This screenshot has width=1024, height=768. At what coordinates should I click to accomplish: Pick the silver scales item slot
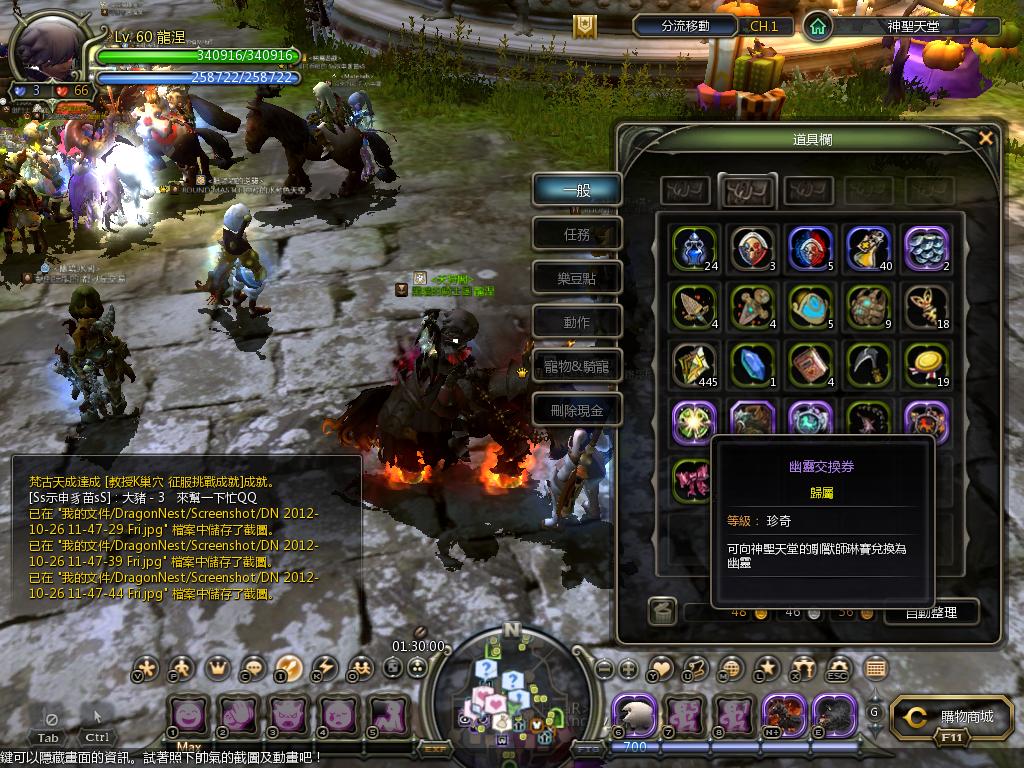point(925,249)
